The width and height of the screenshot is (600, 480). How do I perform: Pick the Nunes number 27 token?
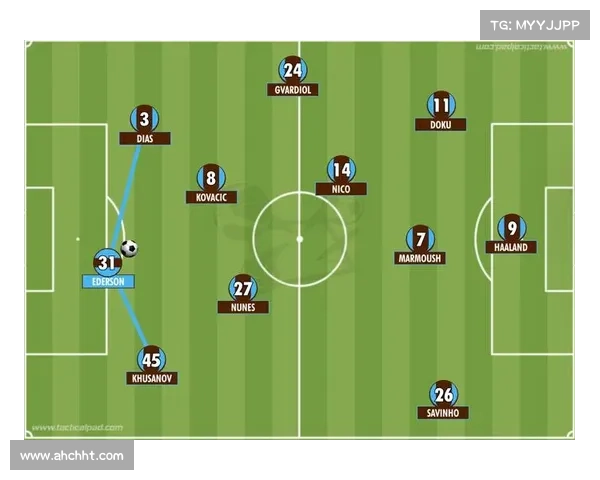tap(243, 288)
